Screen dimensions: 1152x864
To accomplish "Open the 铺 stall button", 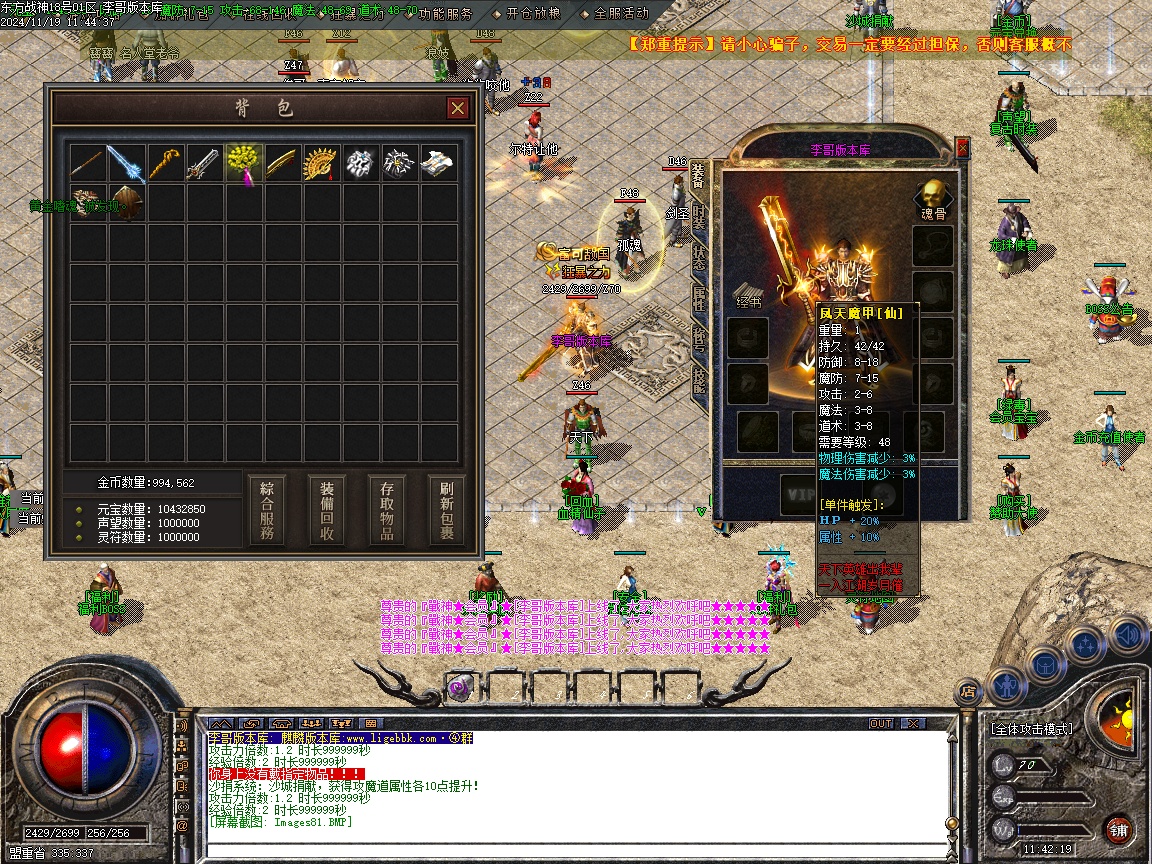I will (x=1118, y=829).
